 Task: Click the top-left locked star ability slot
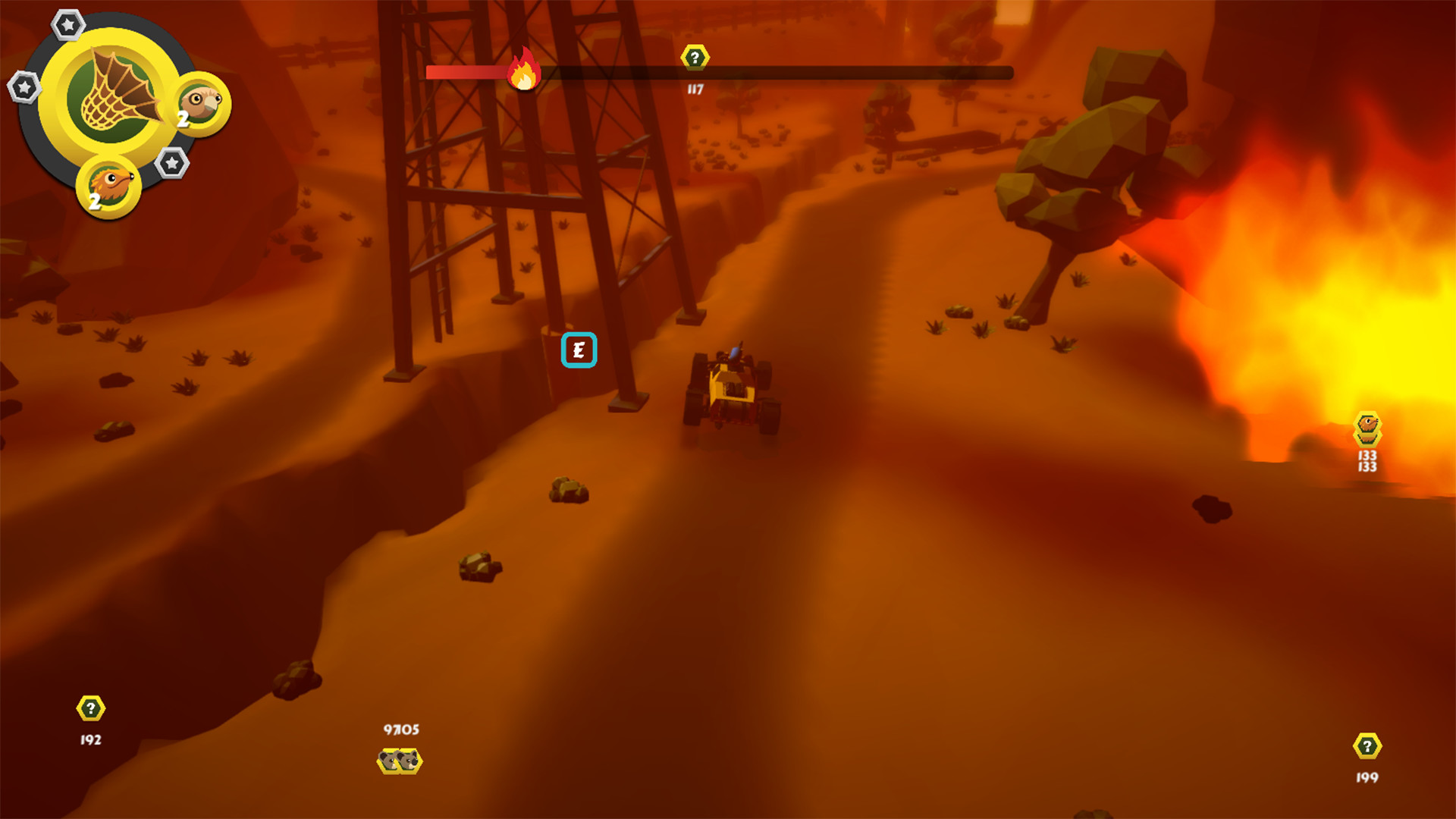[68, 24]
